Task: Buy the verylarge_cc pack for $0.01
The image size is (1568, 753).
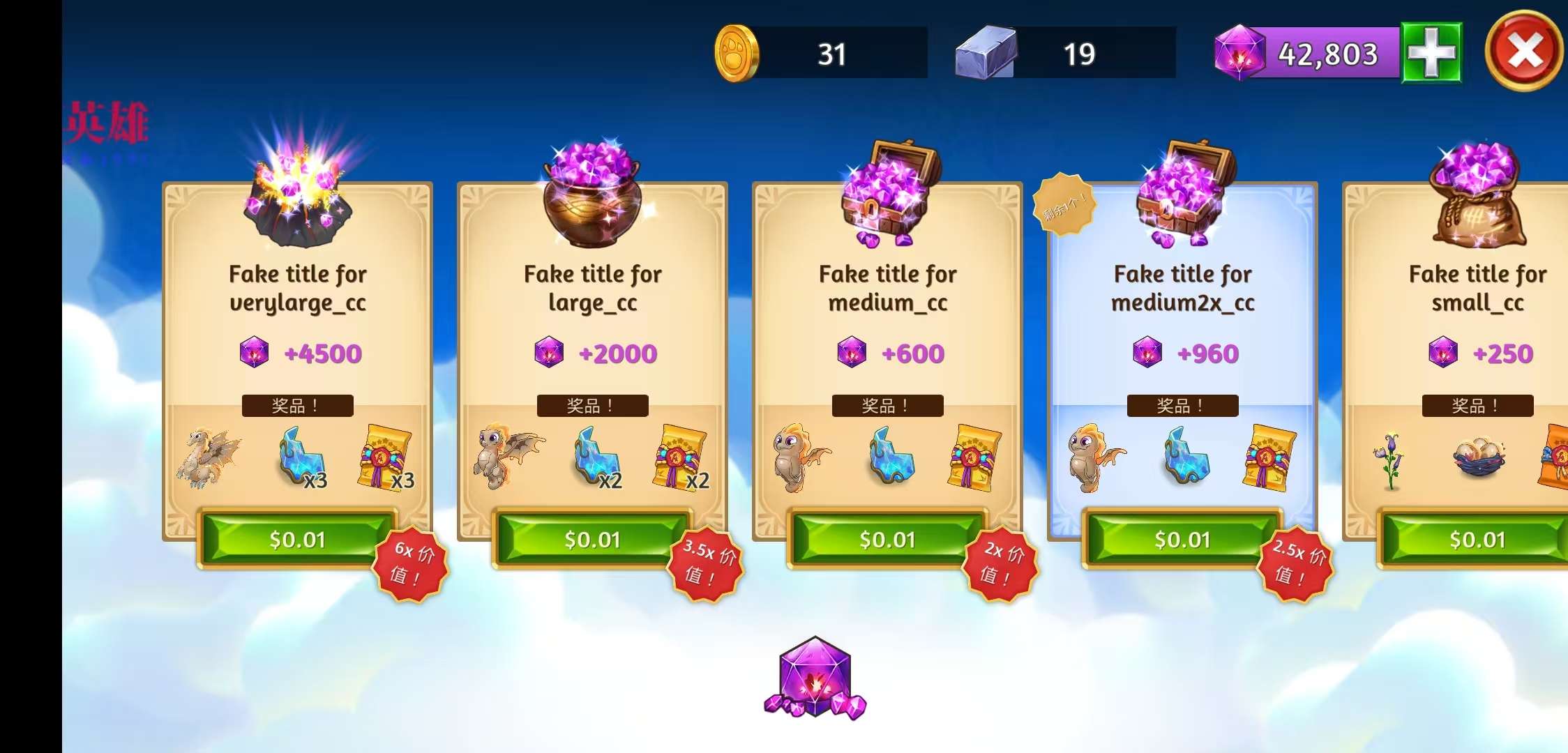Action: [297, 540]
